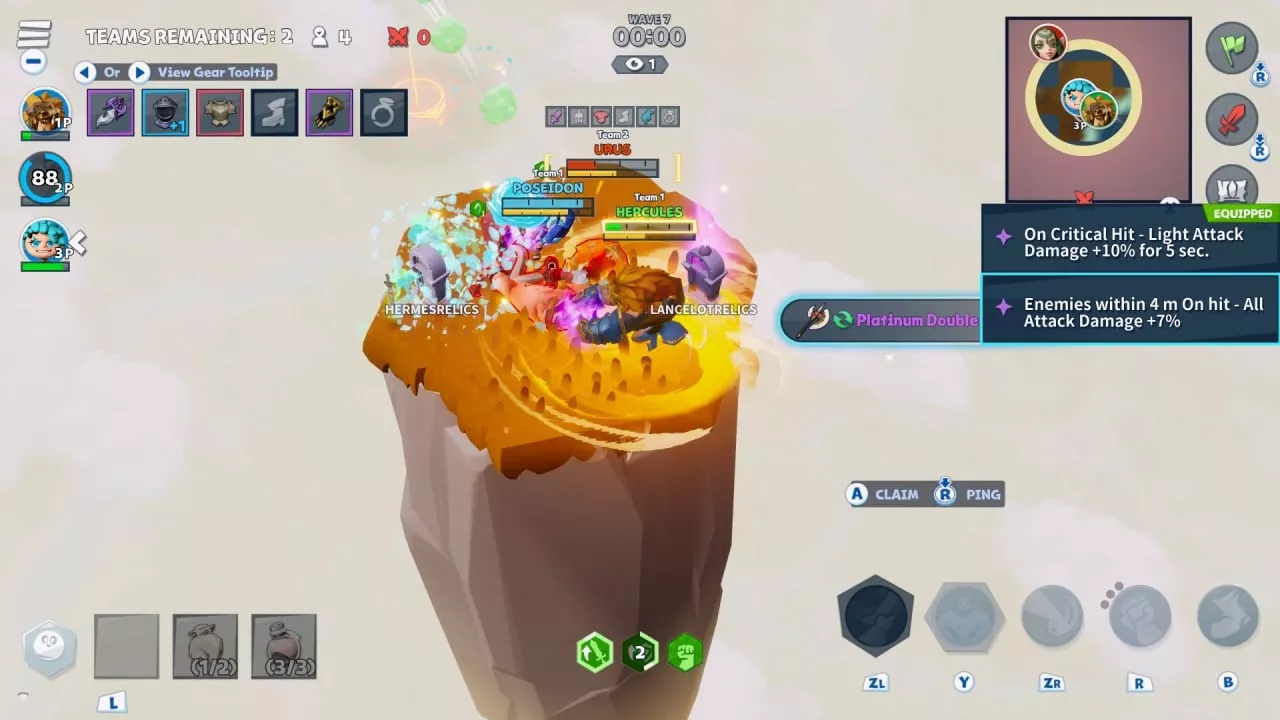Image resolution: width=1280 pixels, height=720 pixels.
Task: Open the hamburger menu
Action: click(x=34, y=35)
